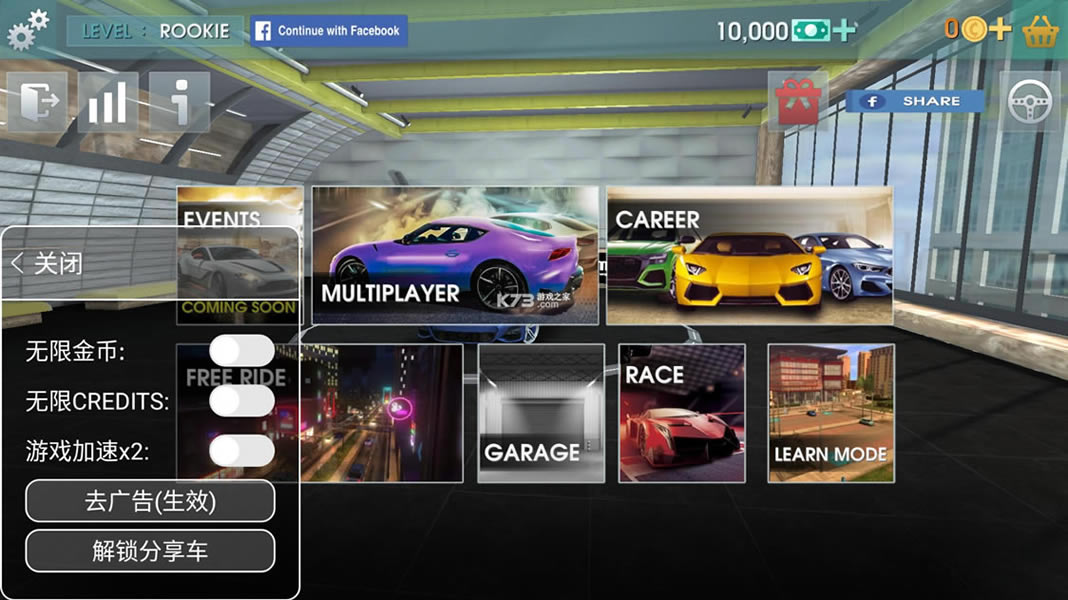Start the Race mode
Viewport: 1068px width, 600px height.
(x=682, y=413)
